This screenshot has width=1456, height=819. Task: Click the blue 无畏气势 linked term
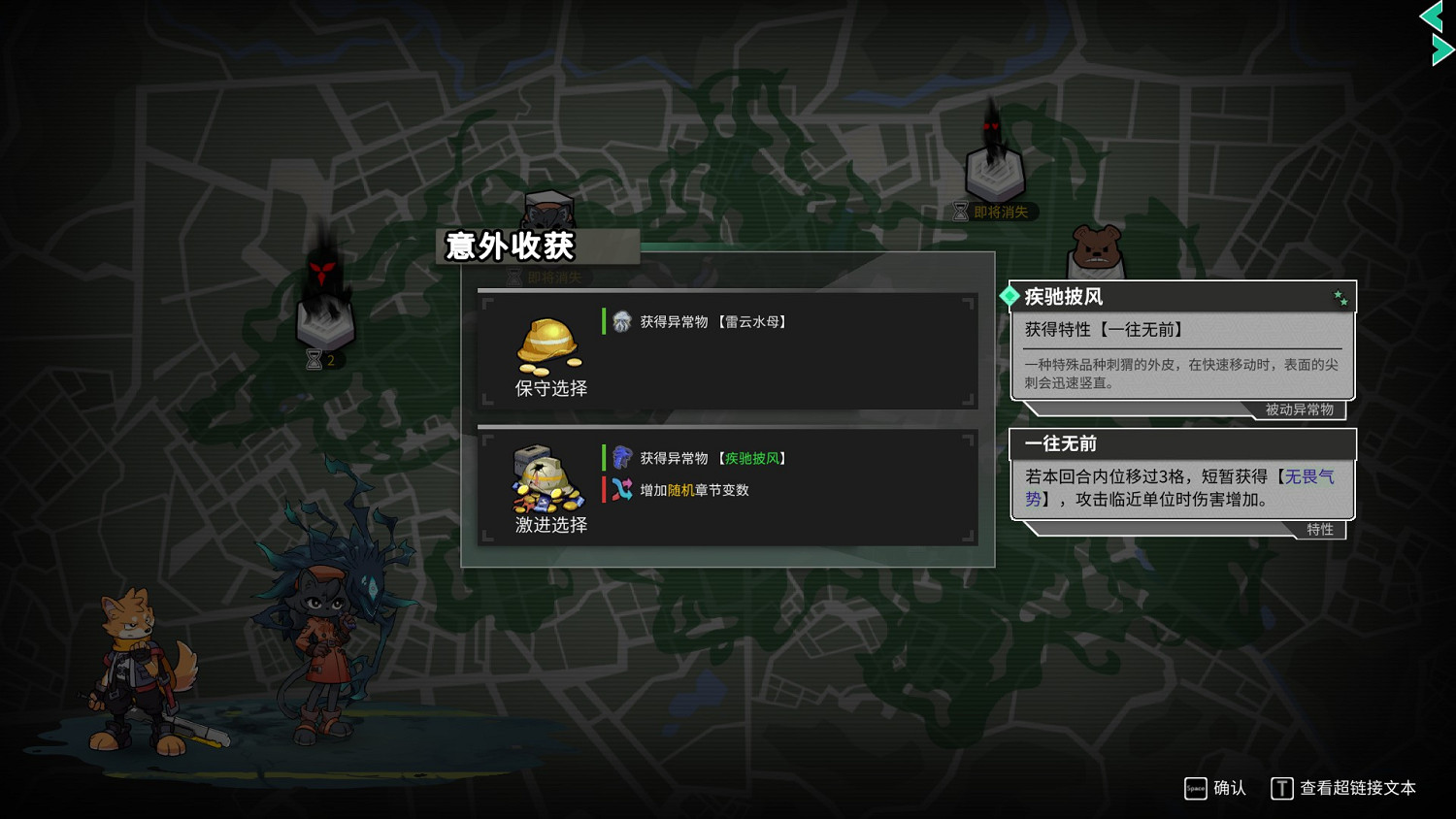1308,476
